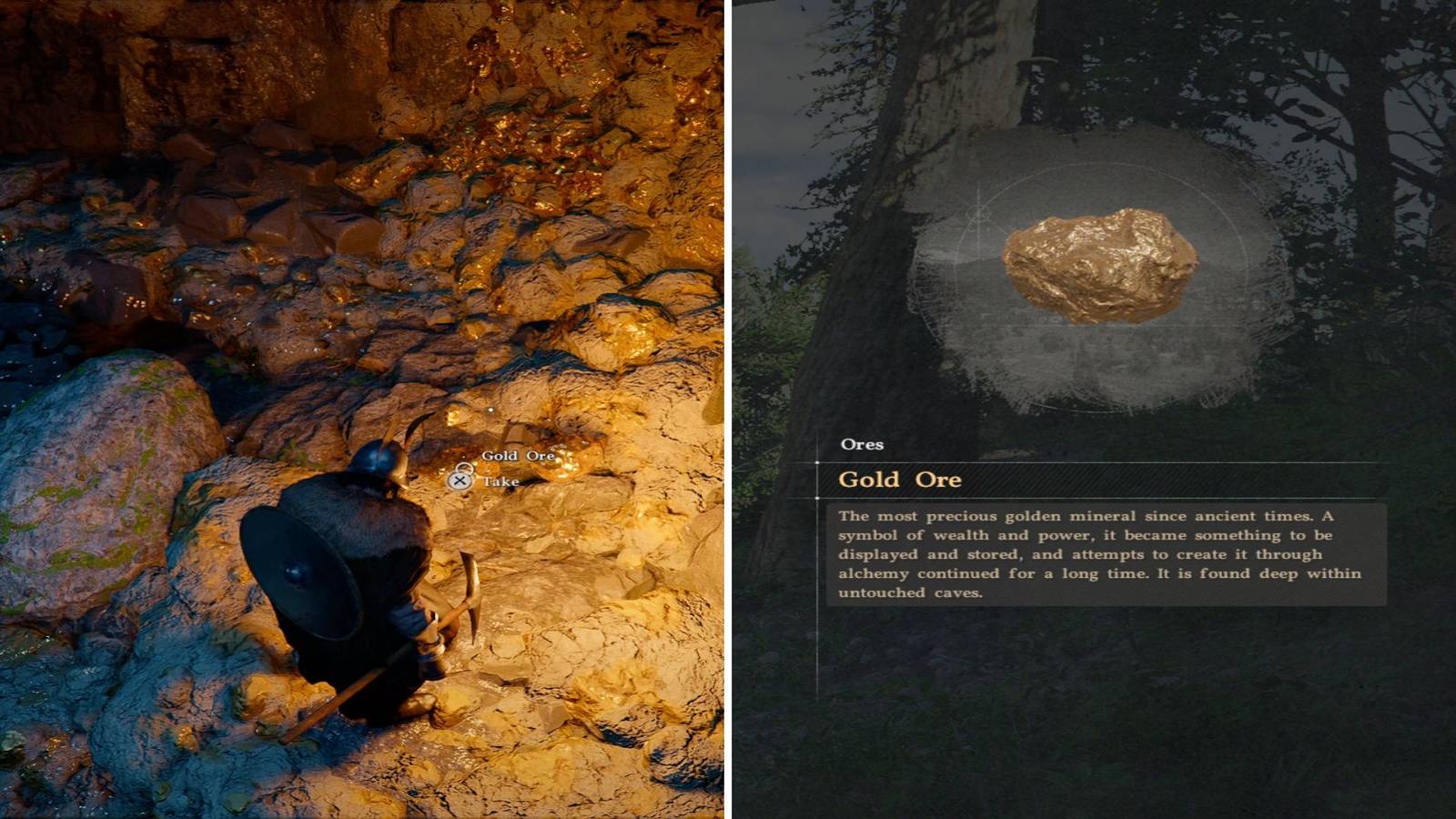The width and height of the screenshot is (1456, 819).
Task: Click the text reading untouched caves
Action: [x=910, y=591]
